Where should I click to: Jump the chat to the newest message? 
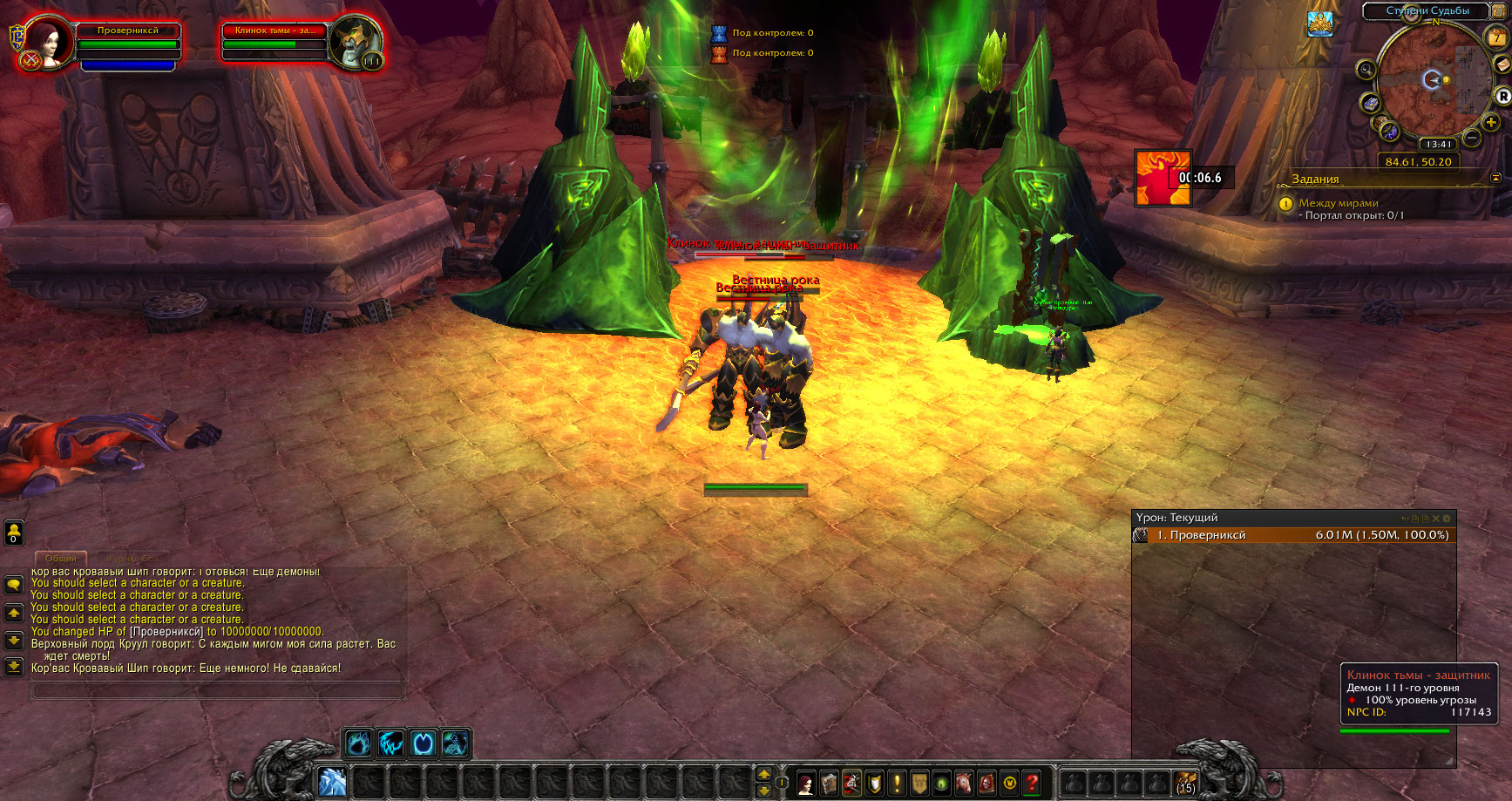[x=14, y=667]
